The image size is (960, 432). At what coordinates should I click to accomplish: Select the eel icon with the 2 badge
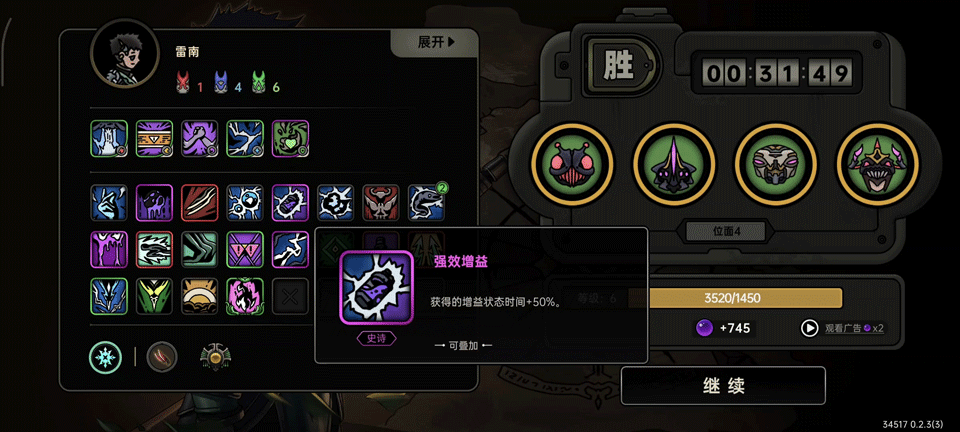click(x=426, y=202)
